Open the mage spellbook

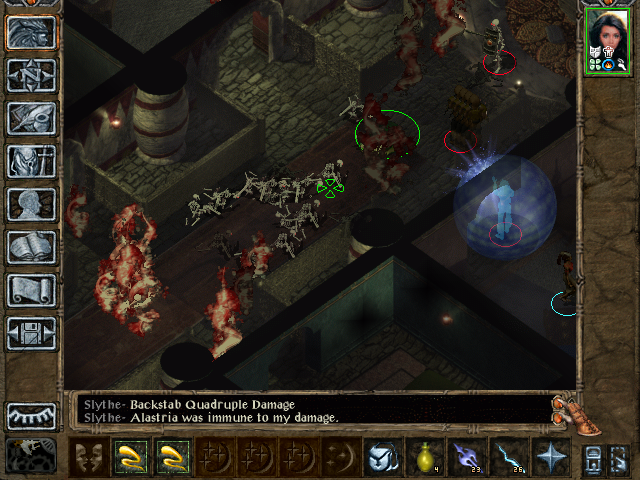click(32, 247)
